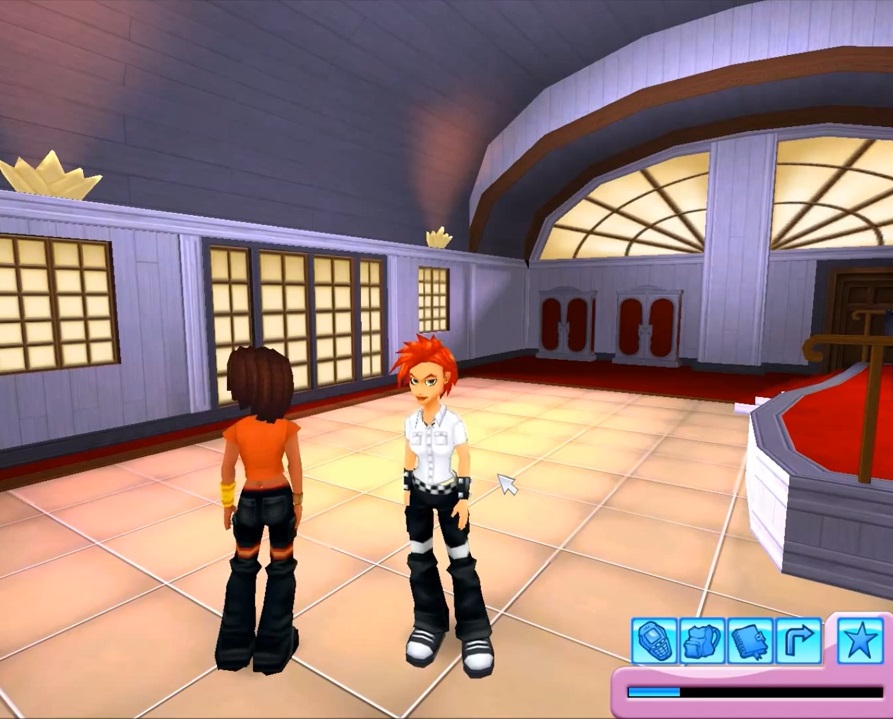Open the cell phone icon
Screen dimensions: 893x719
pos(653,640)
